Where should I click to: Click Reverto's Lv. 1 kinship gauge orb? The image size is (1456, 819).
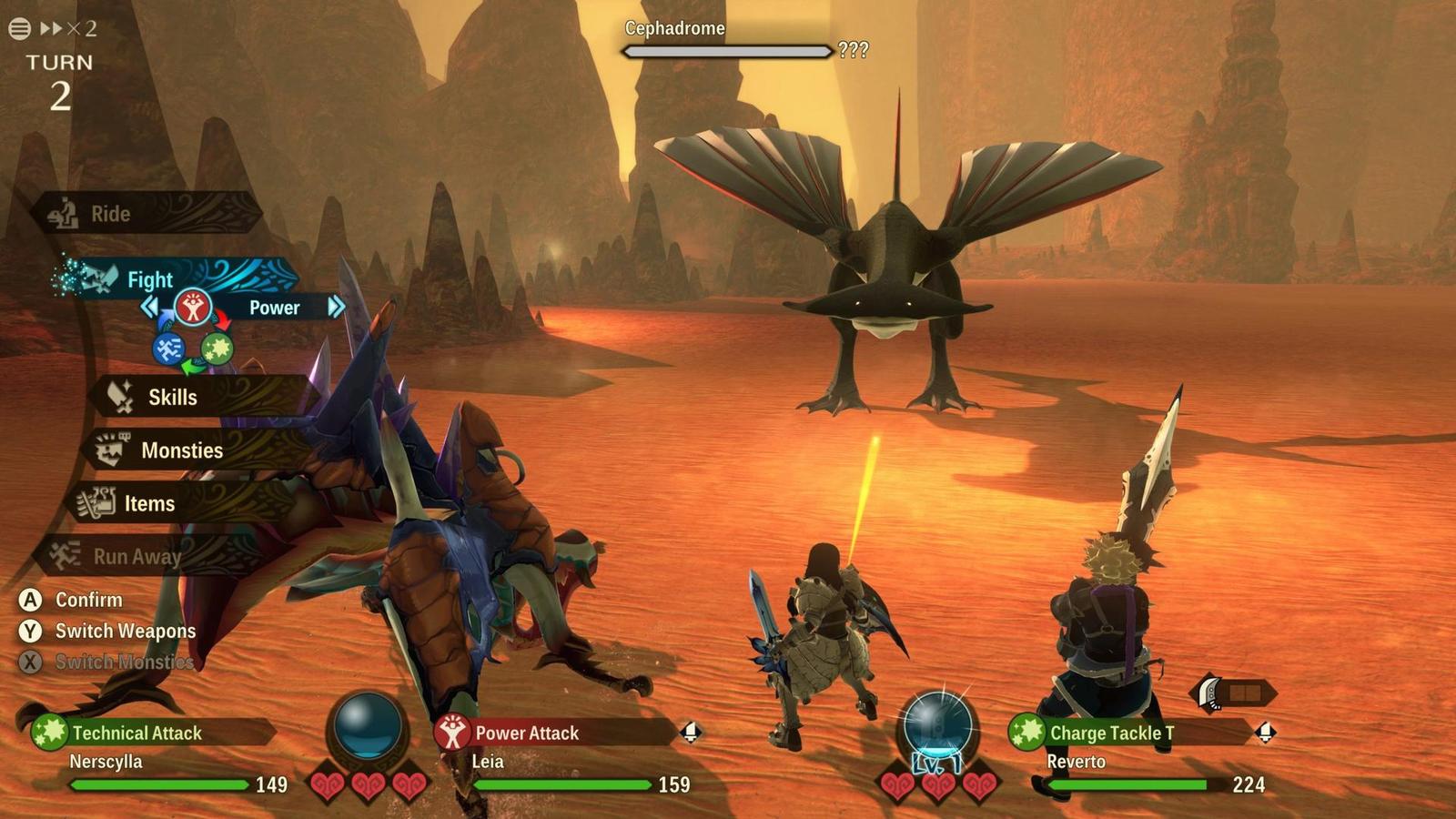coord(937,726)
